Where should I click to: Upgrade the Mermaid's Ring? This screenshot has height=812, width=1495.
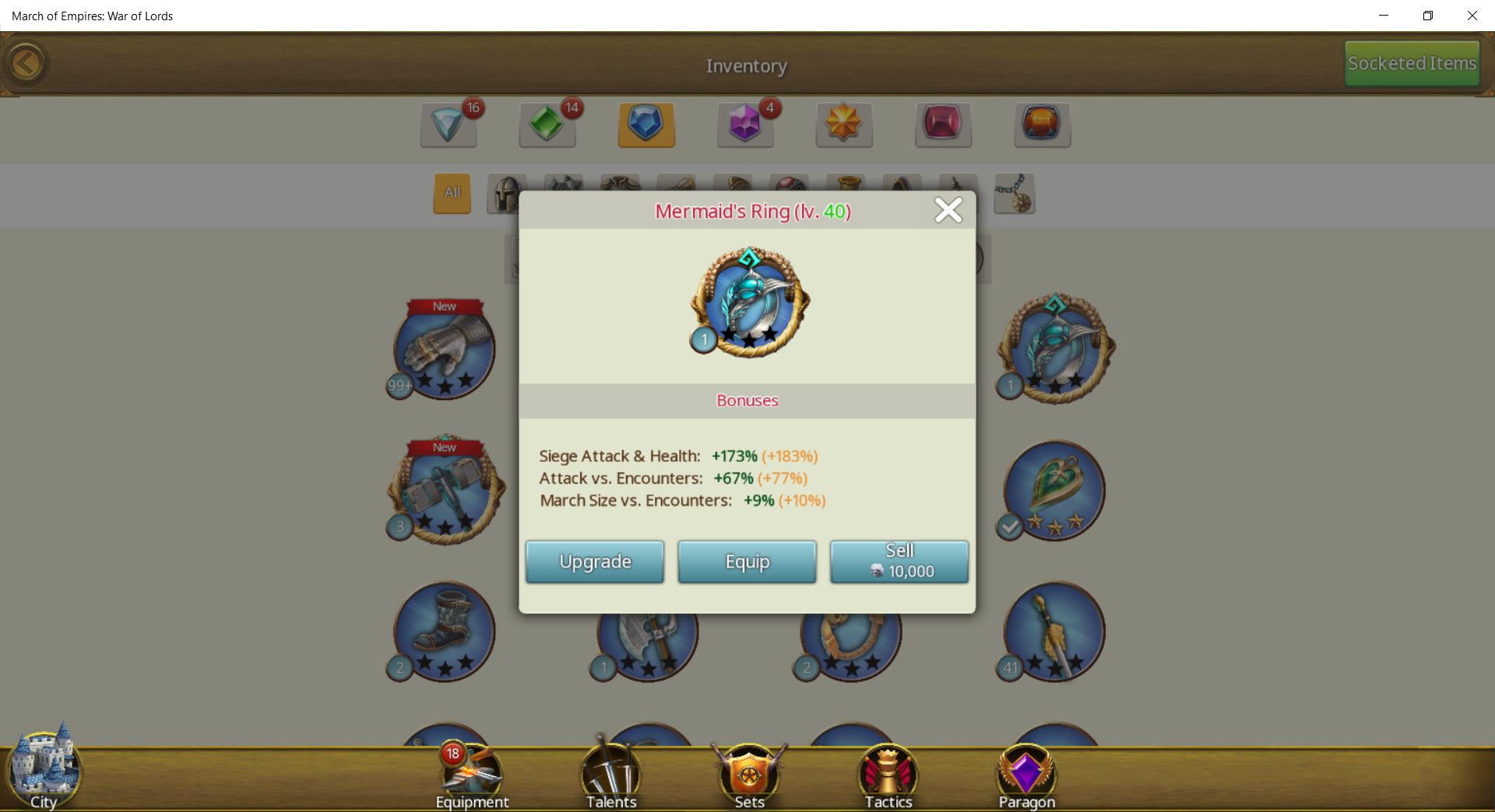pos(595,561)
